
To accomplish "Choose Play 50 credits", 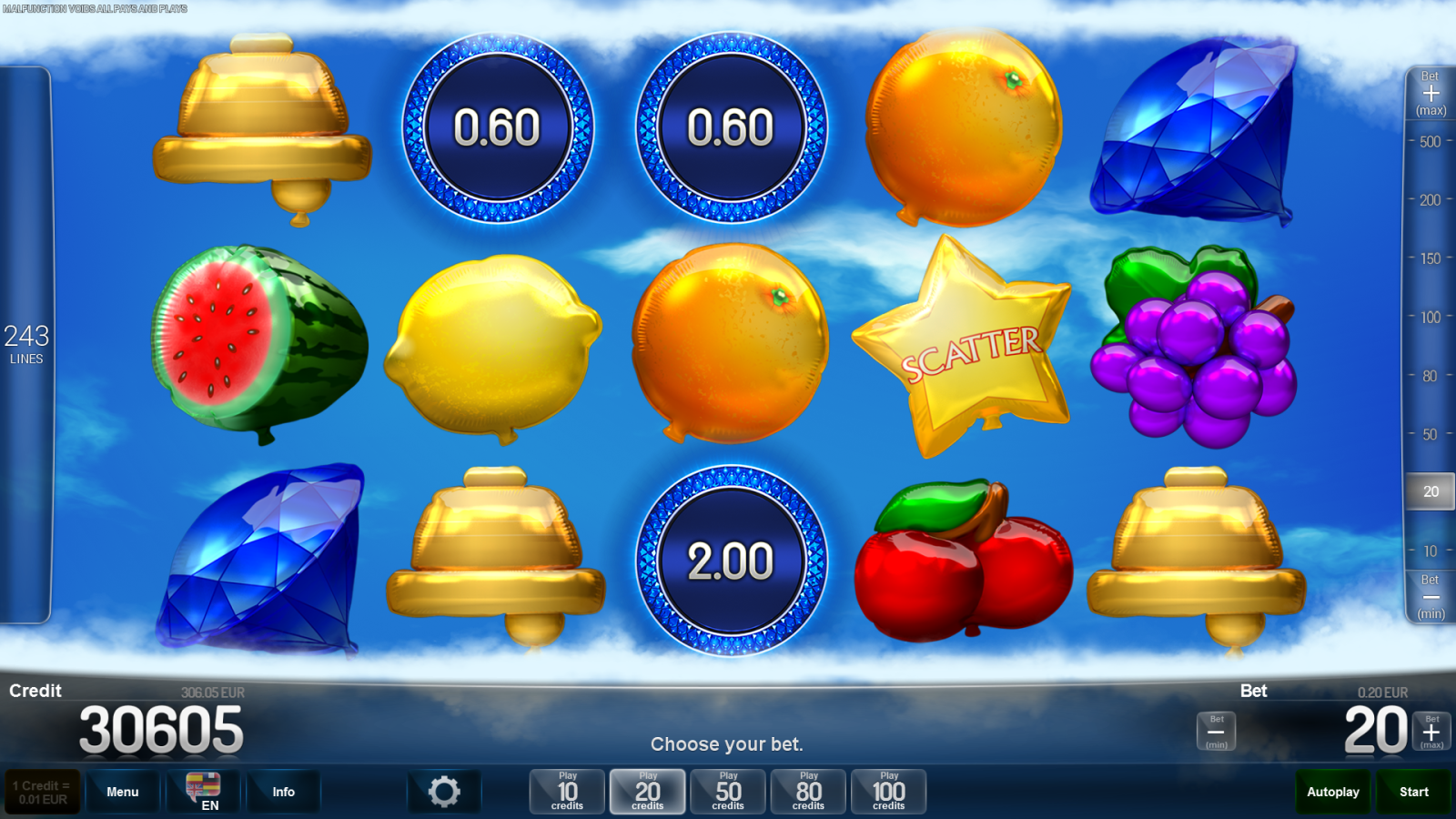I will 728,792.
